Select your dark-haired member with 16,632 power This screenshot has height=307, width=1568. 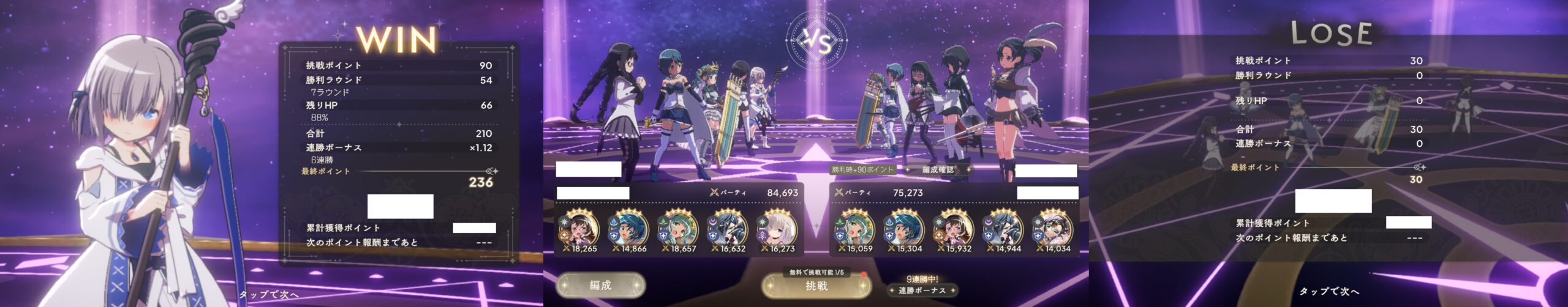pos(727,229)
